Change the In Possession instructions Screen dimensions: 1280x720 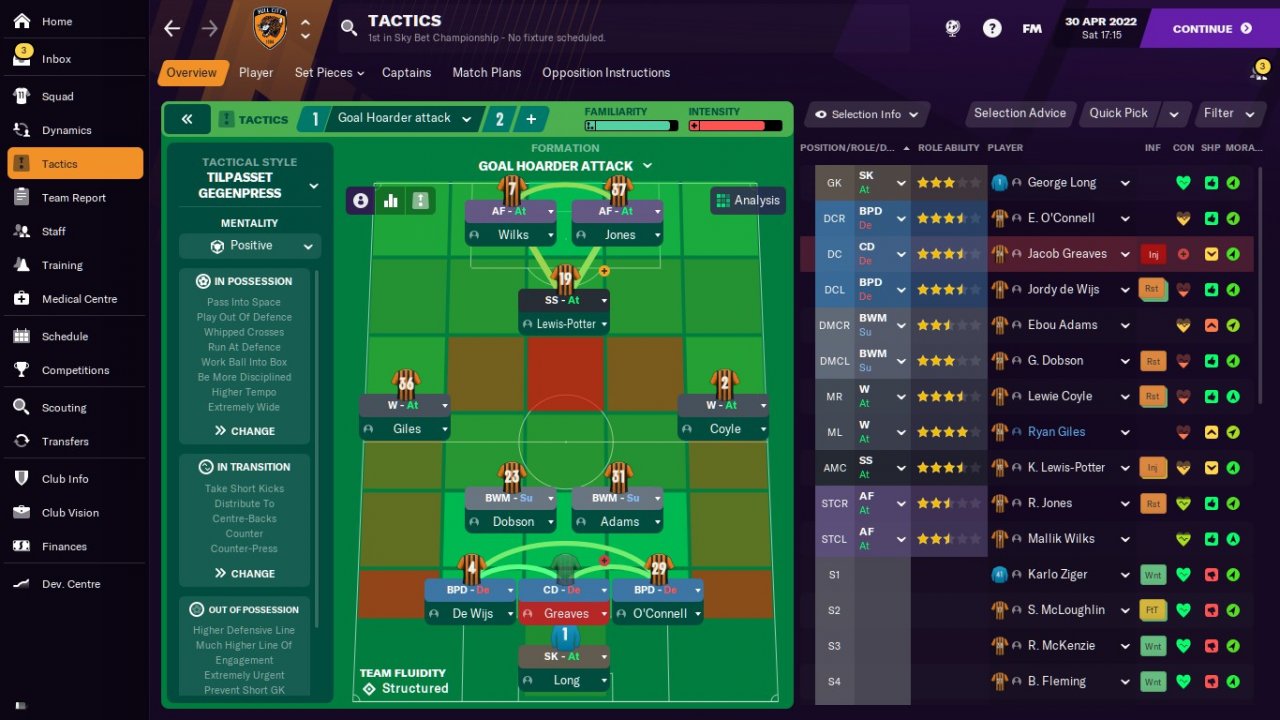tap(245, 431)
